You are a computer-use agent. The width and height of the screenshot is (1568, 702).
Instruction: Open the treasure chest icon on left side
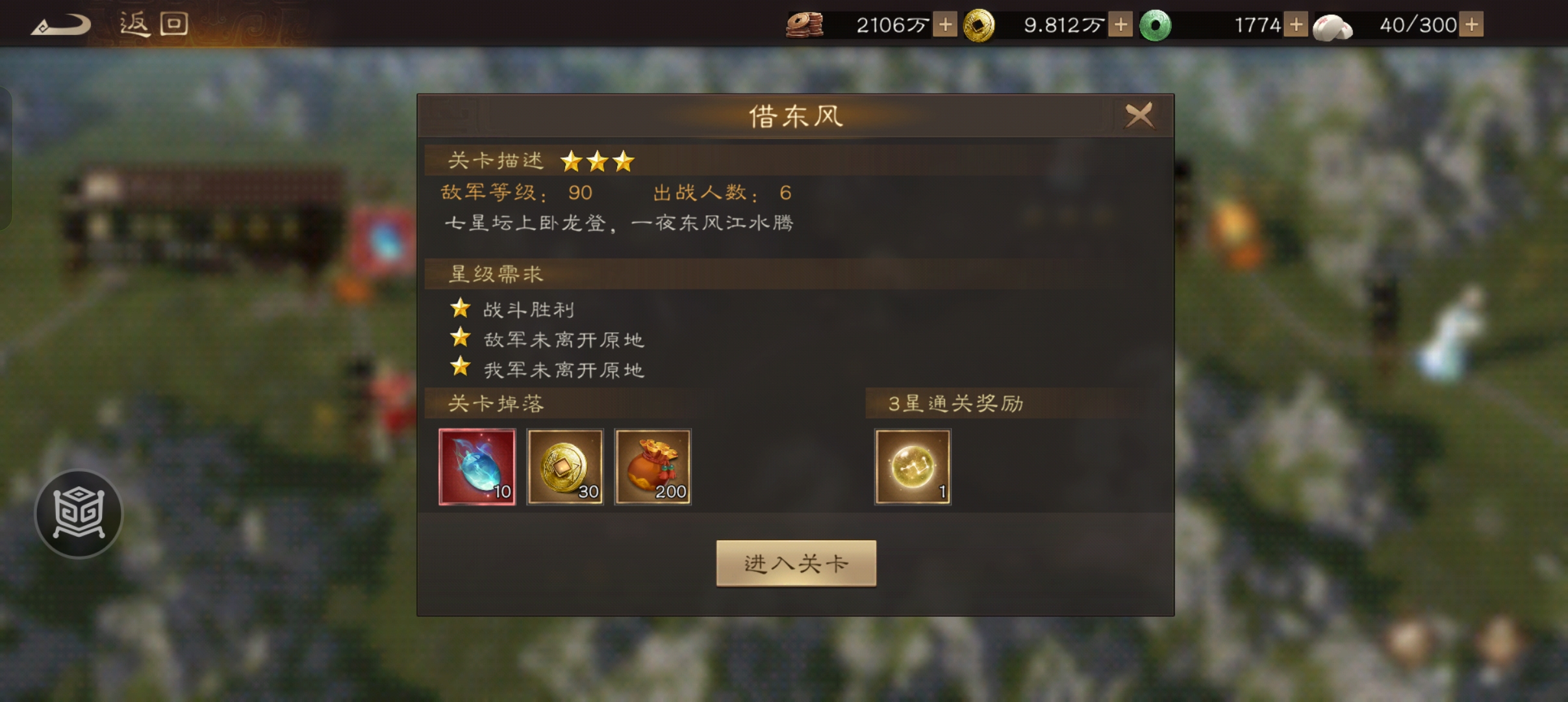click(78, 513)
